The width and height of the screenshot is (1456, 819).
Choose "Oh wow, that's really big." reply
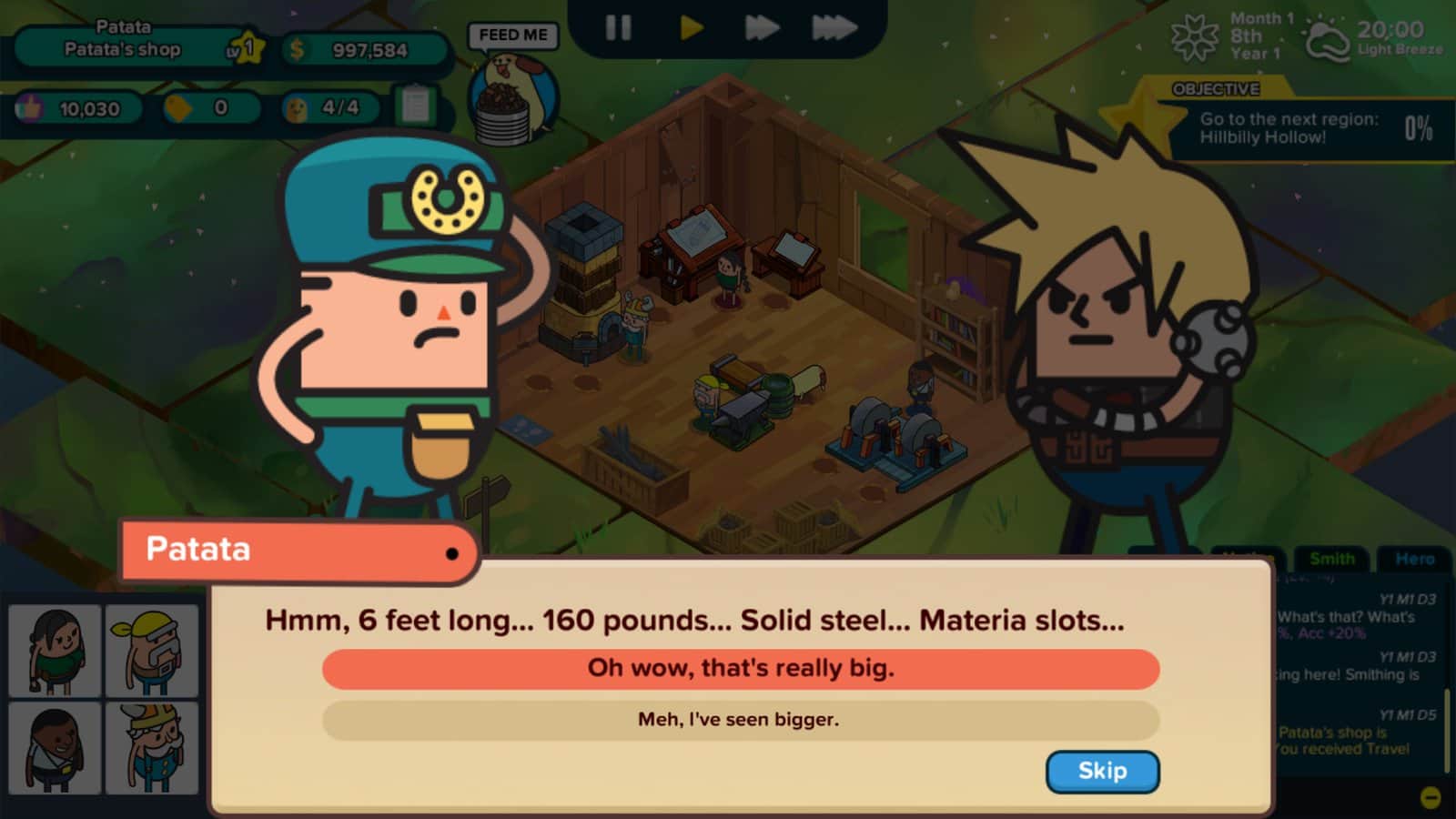(x=740, y=668)
